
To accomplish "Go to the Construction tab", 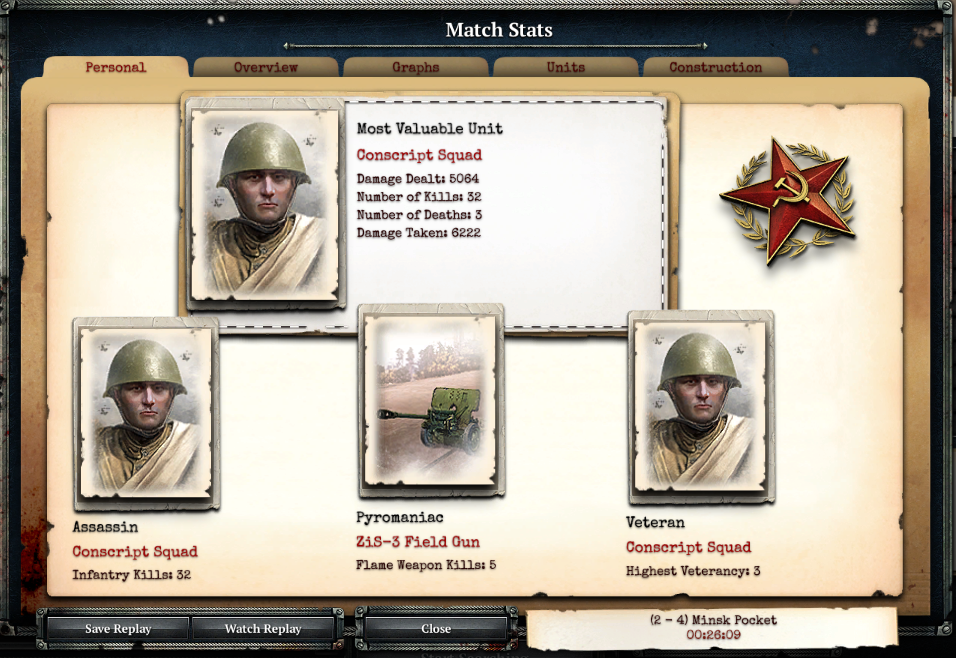I will tap(715, 68).
